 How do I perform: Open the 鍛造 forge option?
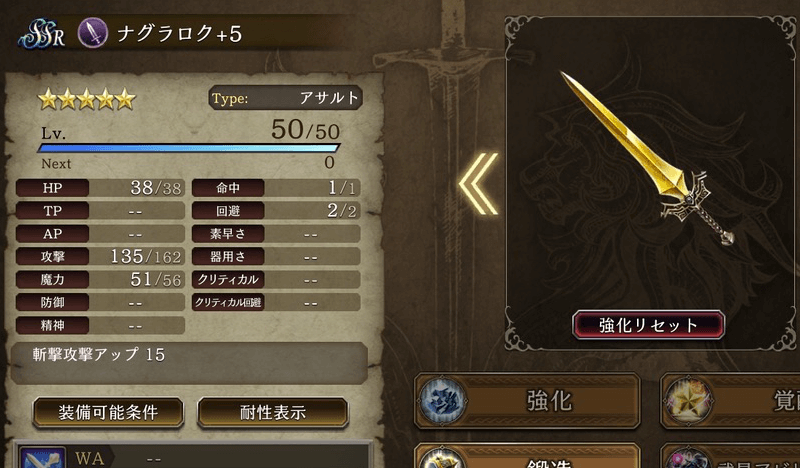click(527, 460)
